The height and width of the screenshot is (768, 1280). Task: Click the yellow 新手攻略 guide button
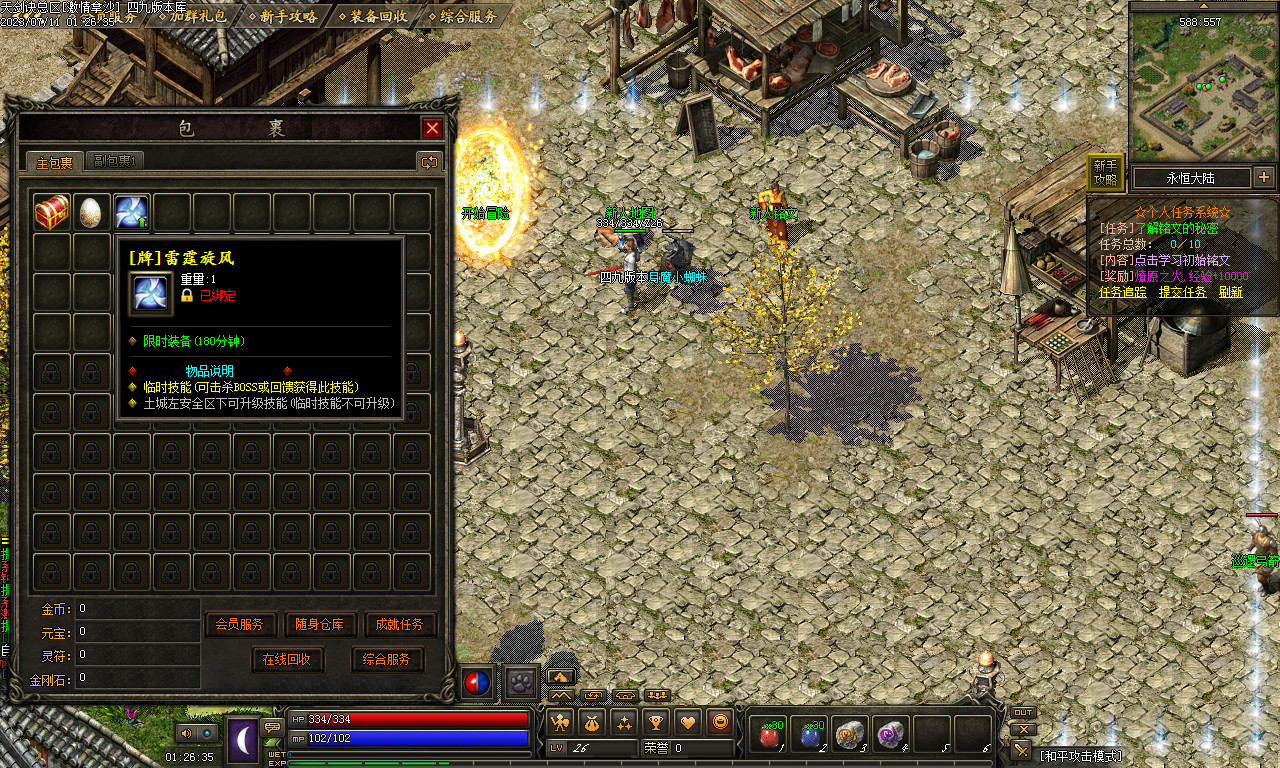1105,172
